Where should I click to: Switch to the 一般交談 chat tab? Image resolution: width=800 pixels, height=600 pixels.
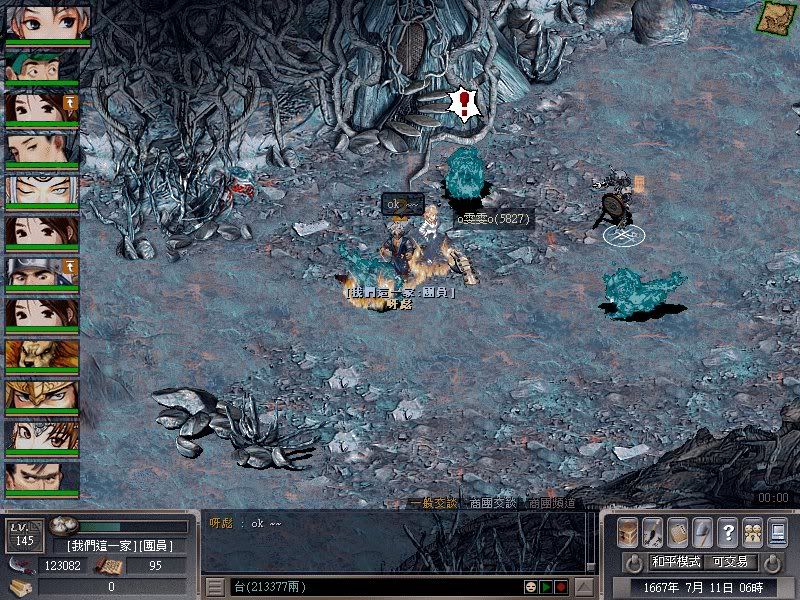[x=432, y=503]
